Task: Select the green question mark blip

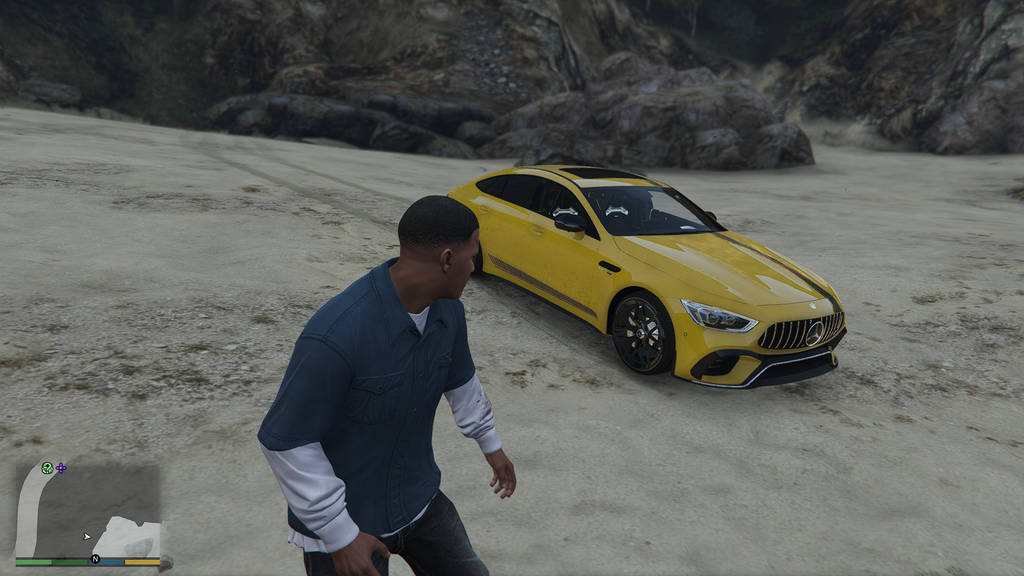Action: point(47,467)
